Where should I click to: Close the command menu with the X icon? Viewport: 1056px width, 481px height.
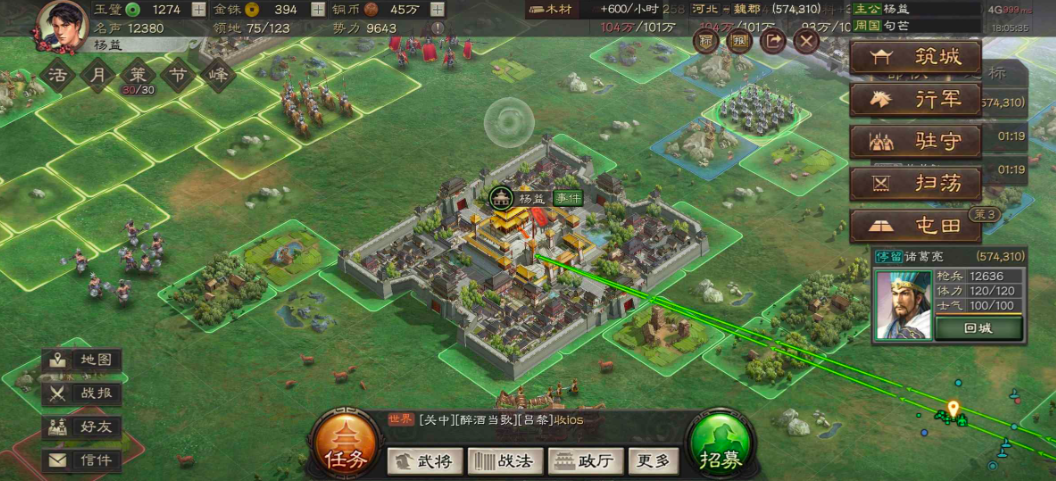[x=807, y=41]
